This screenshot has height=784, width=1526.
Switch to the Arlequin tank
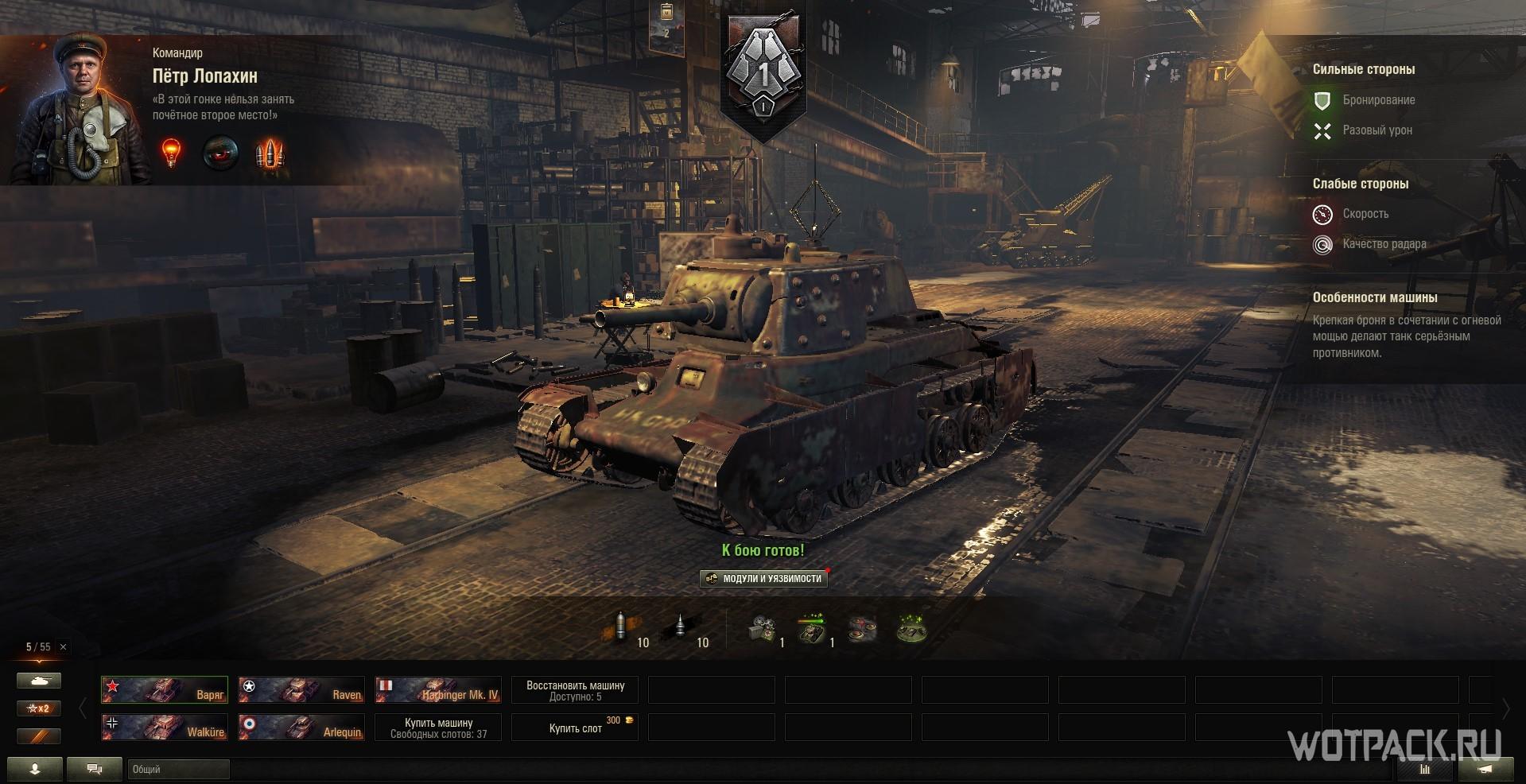[x=301, y=727]
